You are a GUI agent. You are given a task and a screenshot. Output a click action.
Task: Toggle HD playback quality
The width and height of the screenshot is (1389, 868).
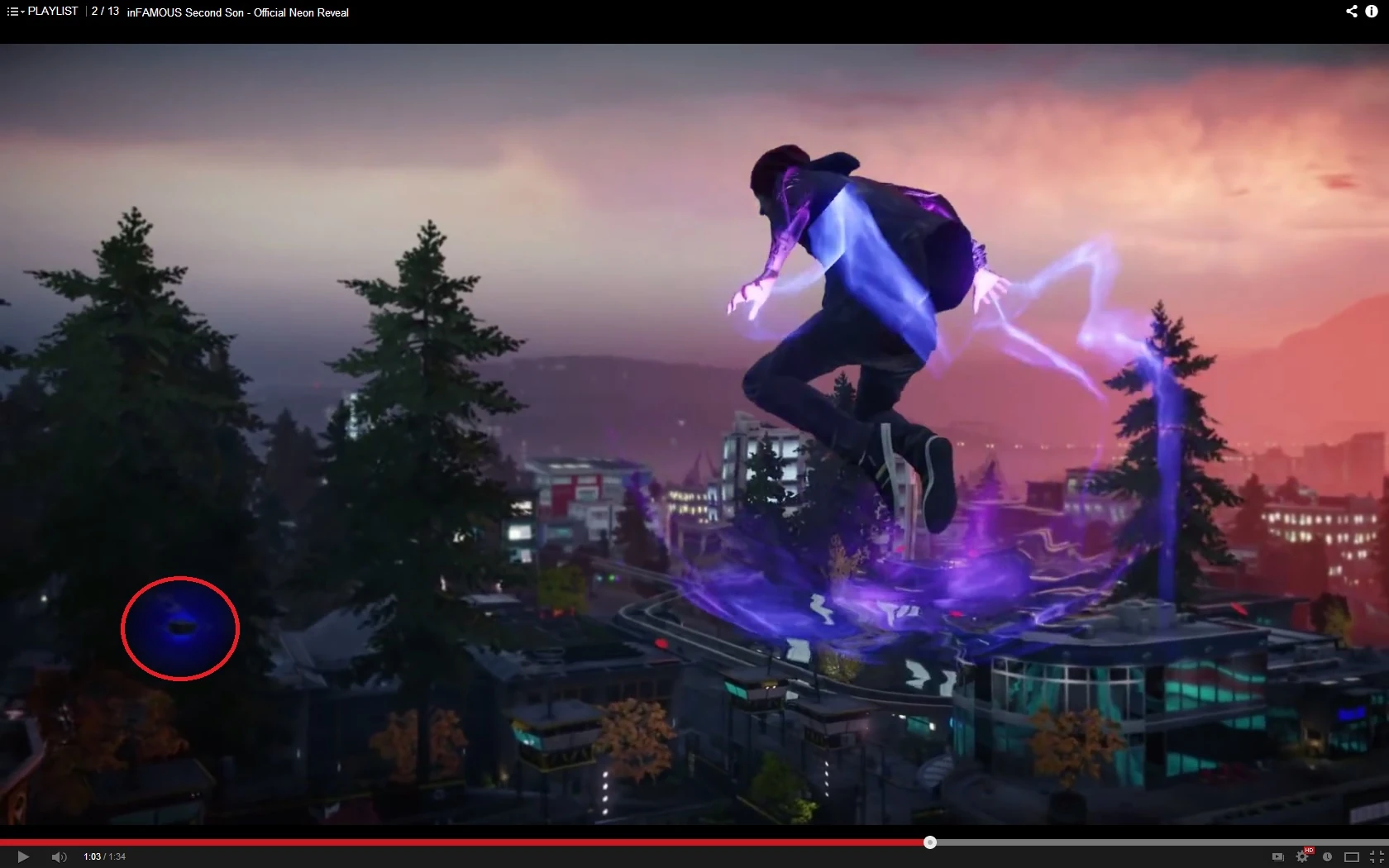pyautogui.click(x=1309, y=850)
